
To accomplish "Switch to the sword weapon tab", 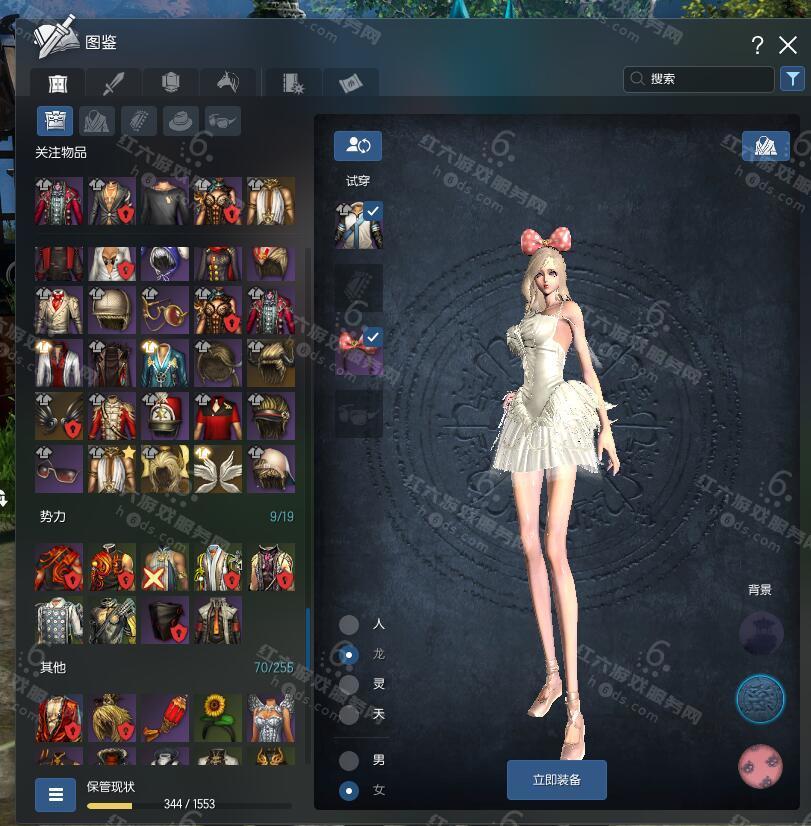I will (112, 83).
